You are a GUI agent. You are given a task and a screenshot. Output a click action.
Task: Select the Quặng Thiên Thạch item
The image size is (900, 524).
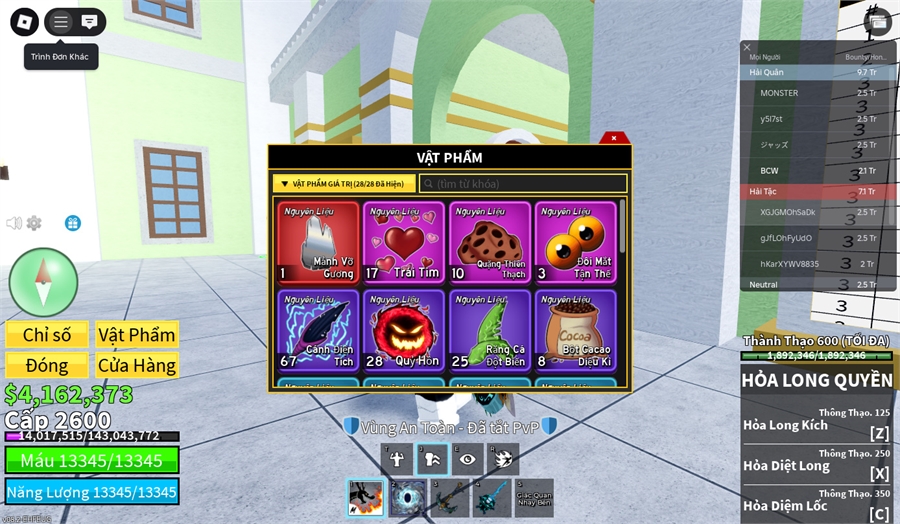tap(490, 243)
